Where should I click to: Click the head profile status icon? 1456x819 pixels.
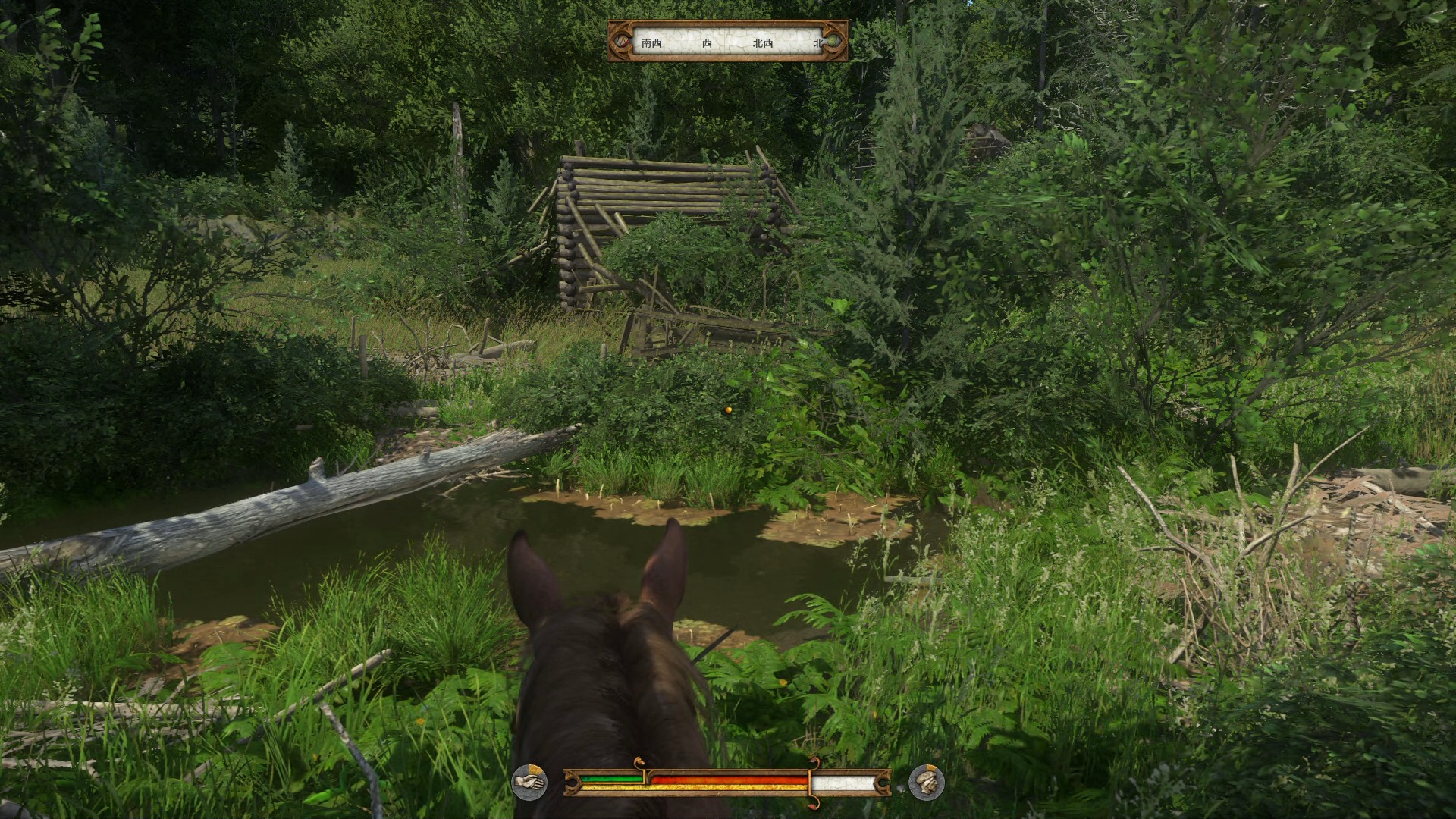[926, 781]
